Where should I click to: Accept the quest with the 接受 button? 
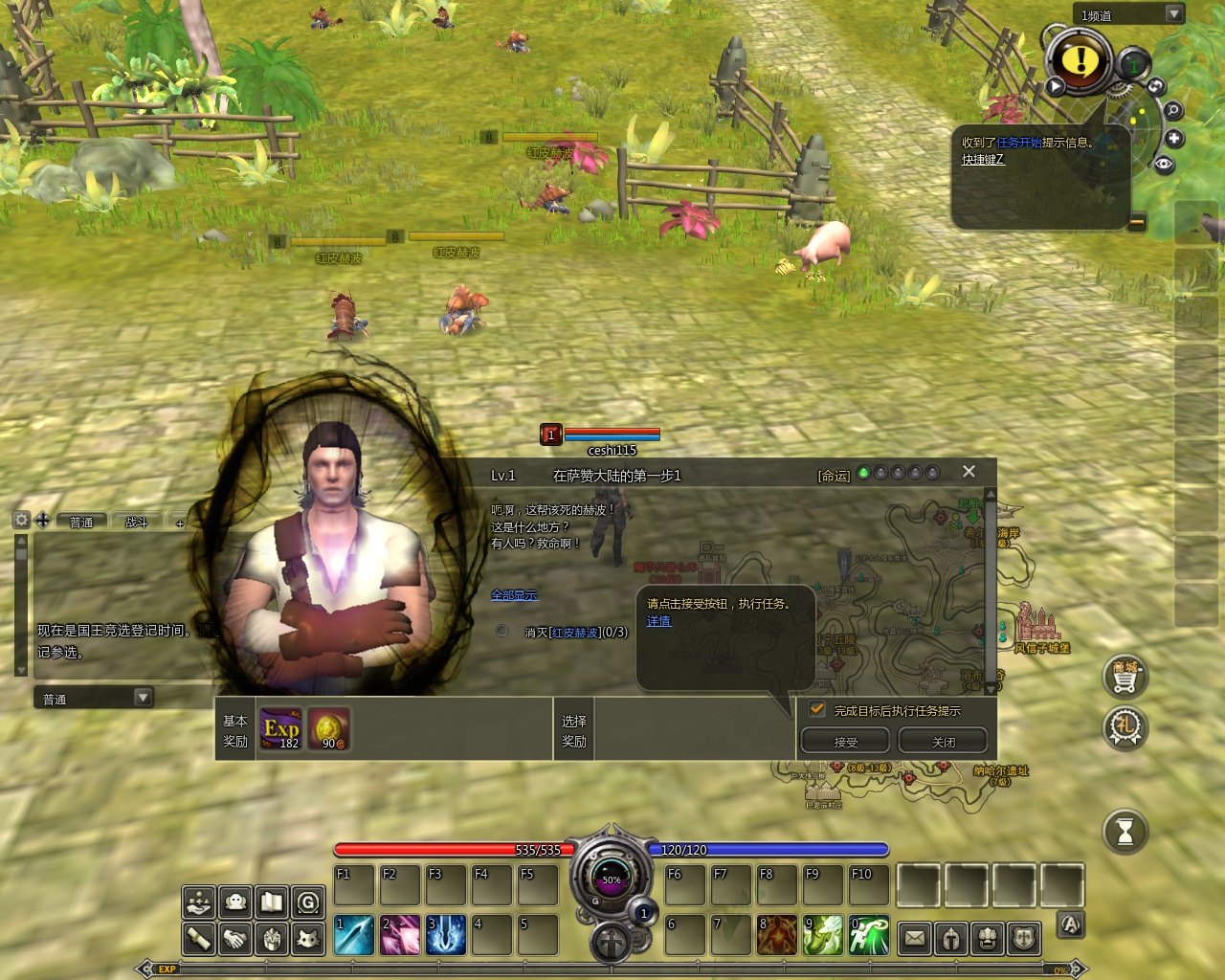[845, 741]
